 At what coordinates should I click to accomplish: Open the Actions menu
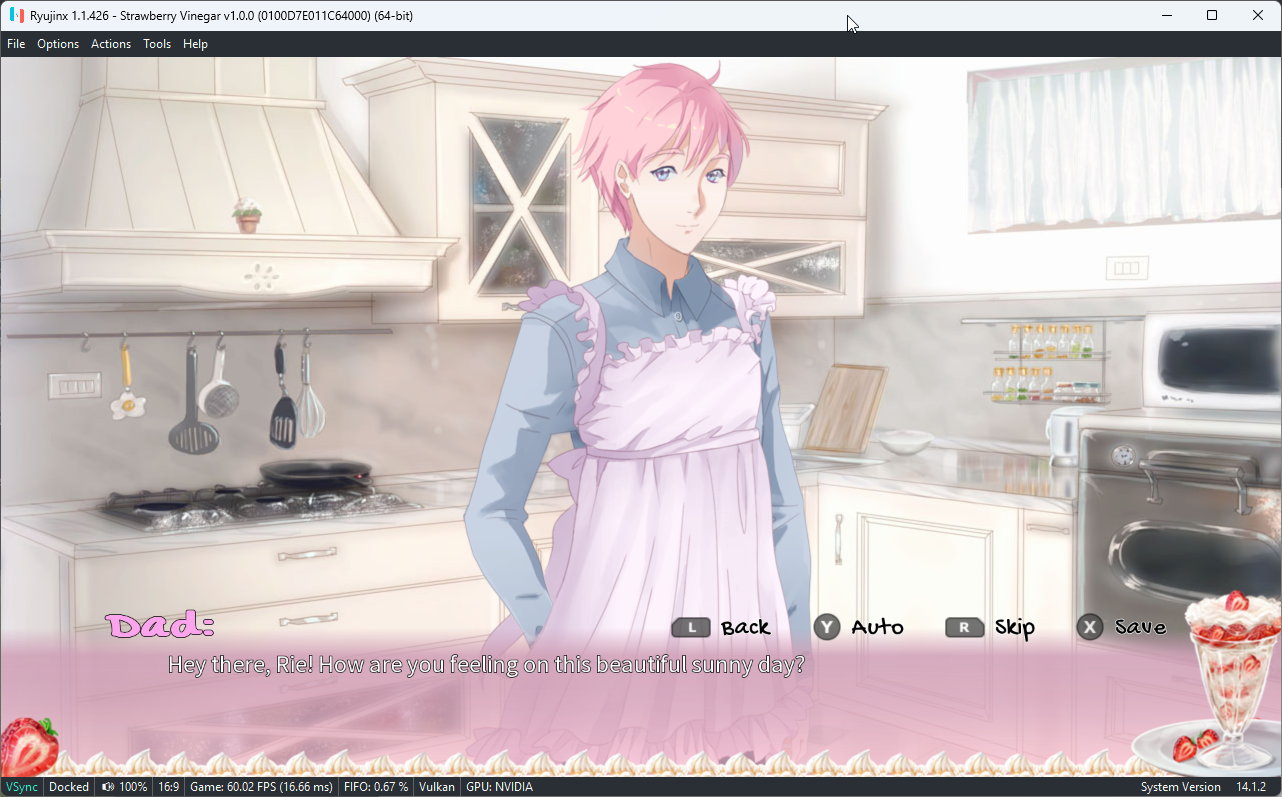(110, 43)
